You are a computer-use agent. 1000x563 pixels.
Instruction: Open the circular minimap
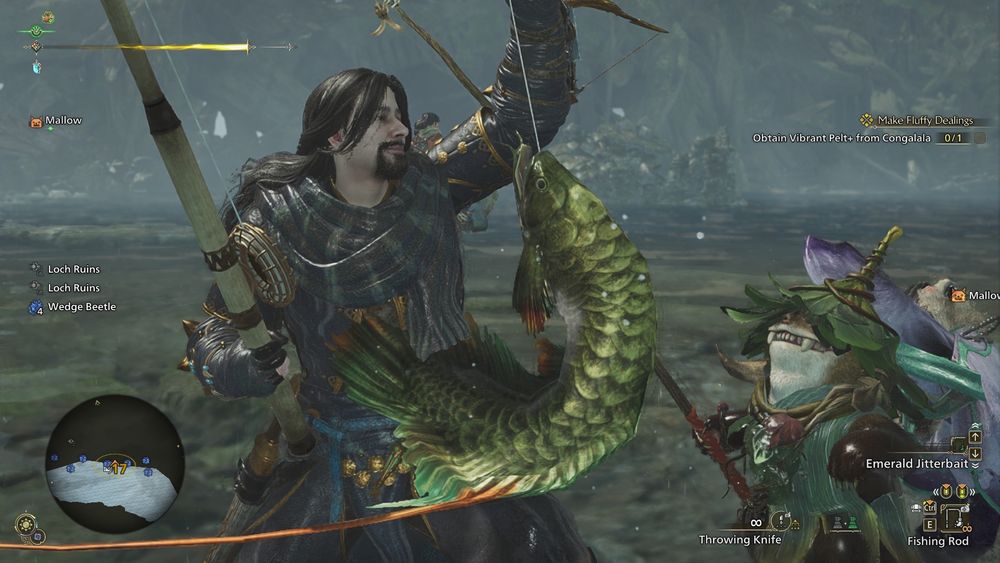114,464
